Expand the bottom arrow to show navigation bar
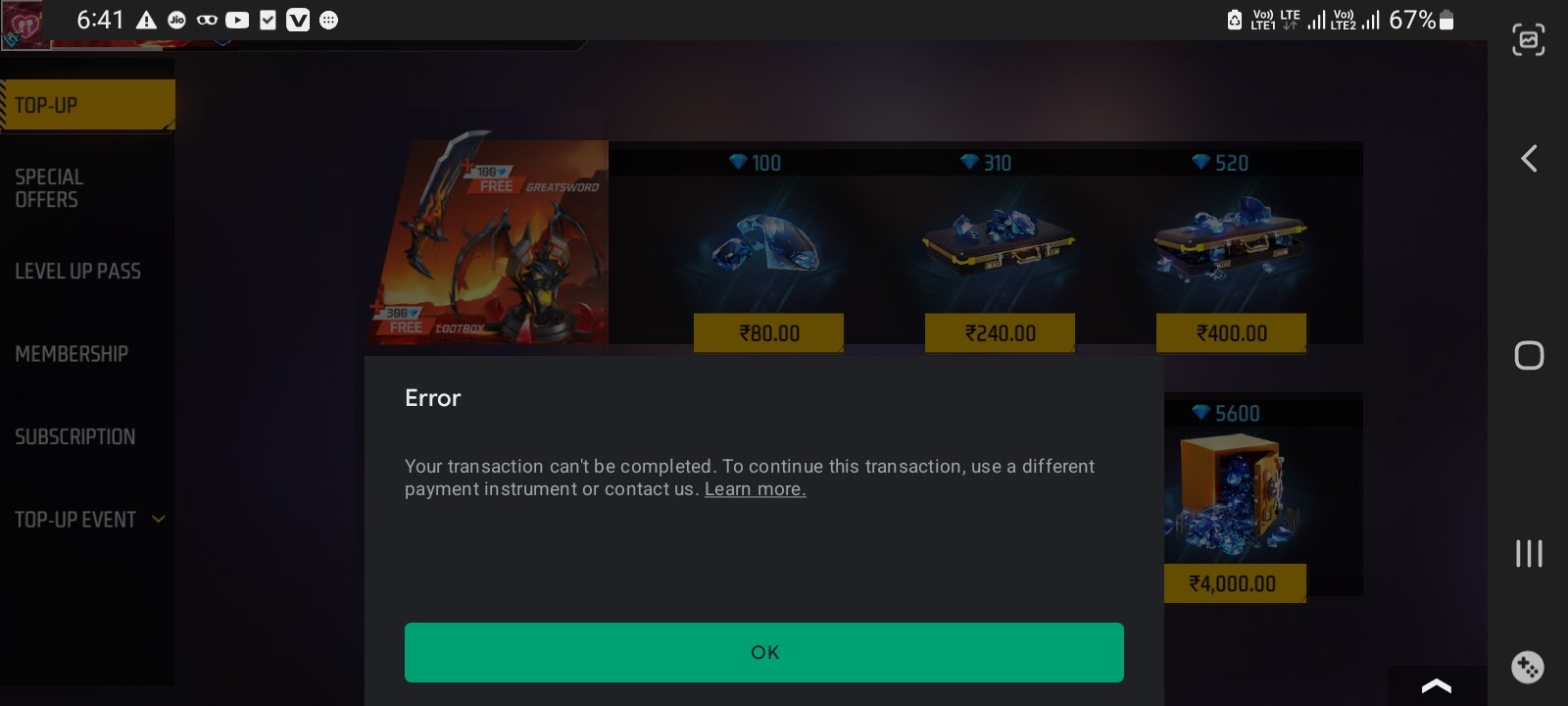This screenshot has width=1568, height=706. click(1436, 686)
